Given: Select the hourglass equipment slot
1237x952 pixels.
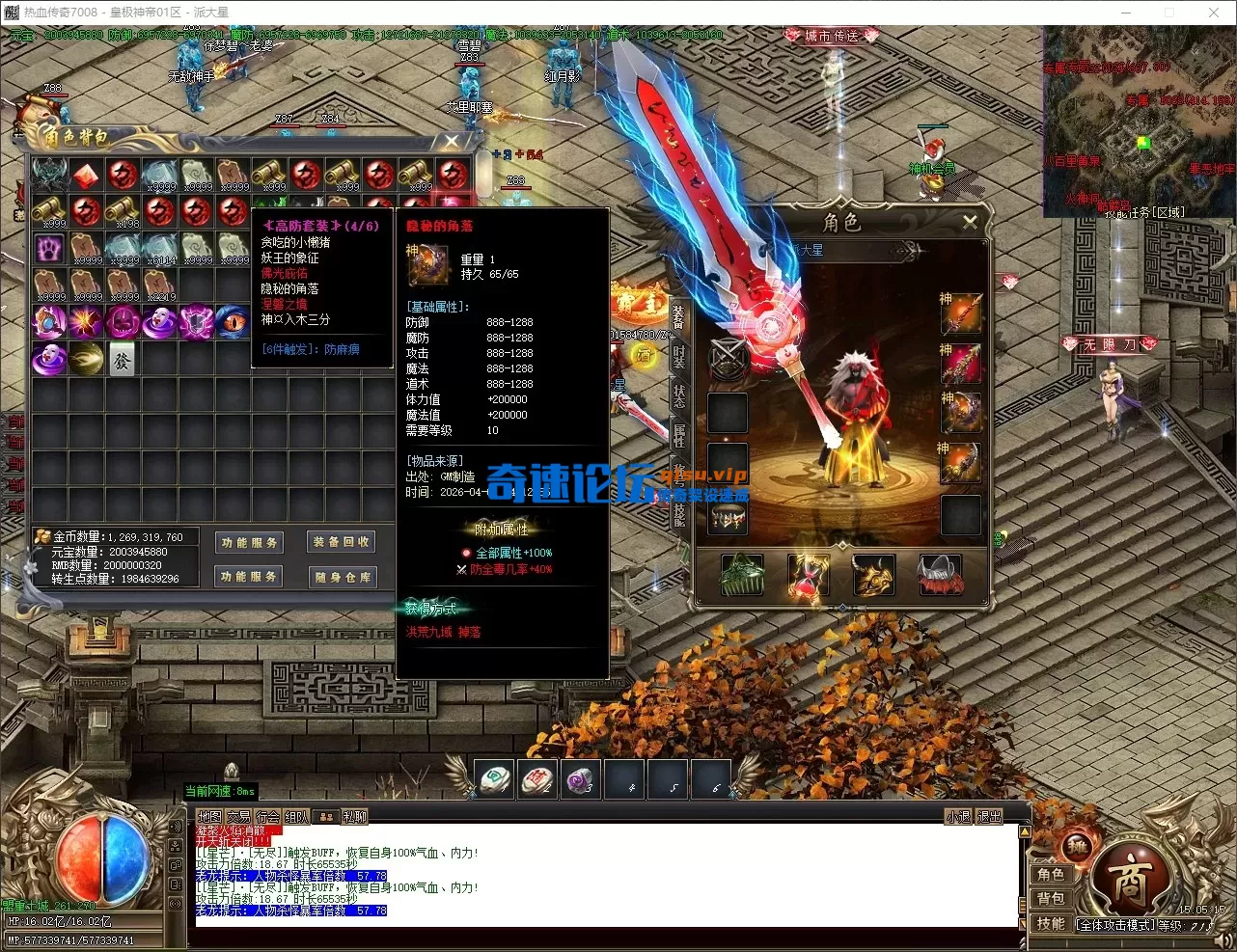Looking at the screenshot, I should (x=809, y=576).
